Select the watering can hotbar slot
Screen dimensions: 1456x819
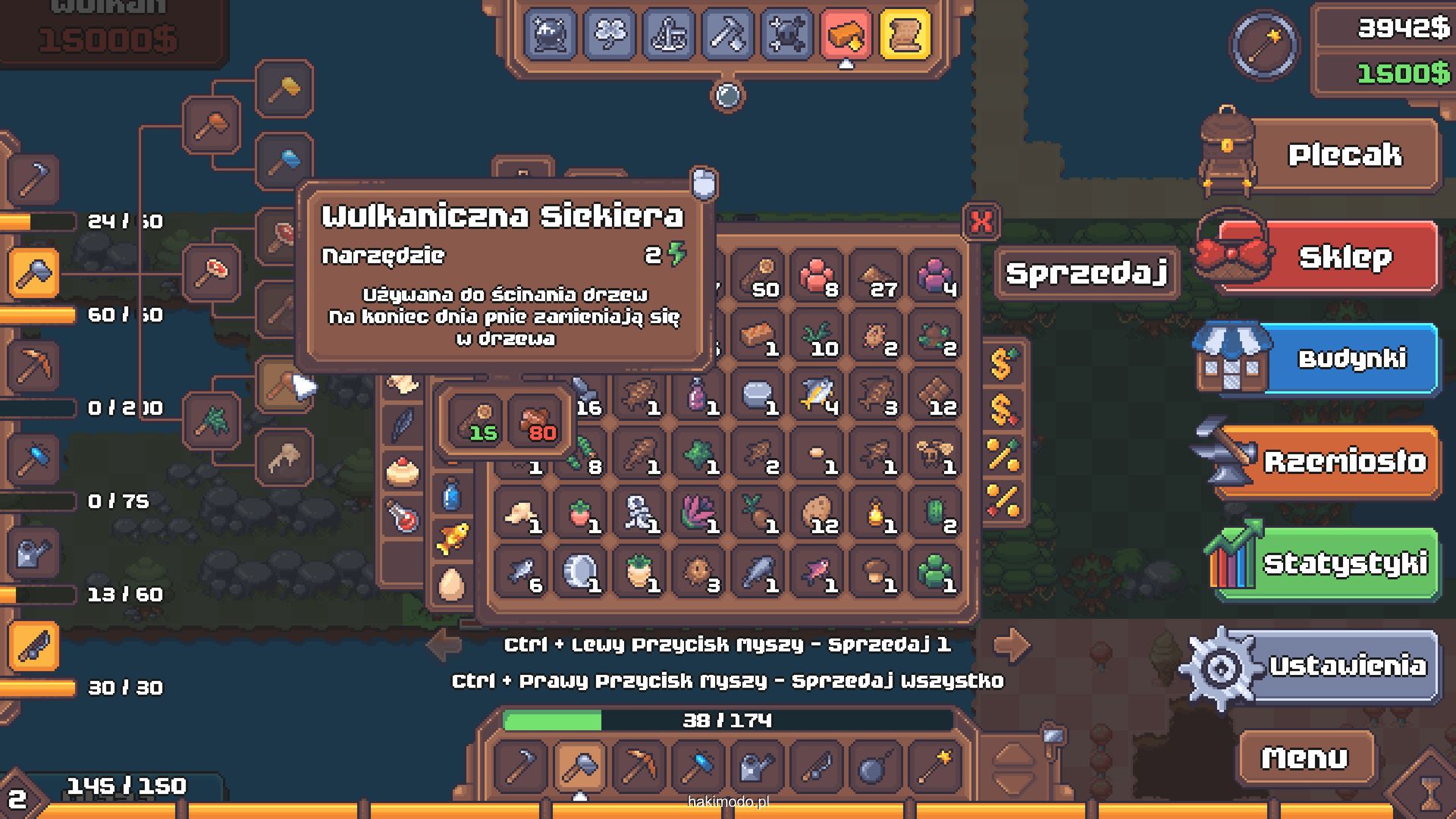tap(757, 766)
